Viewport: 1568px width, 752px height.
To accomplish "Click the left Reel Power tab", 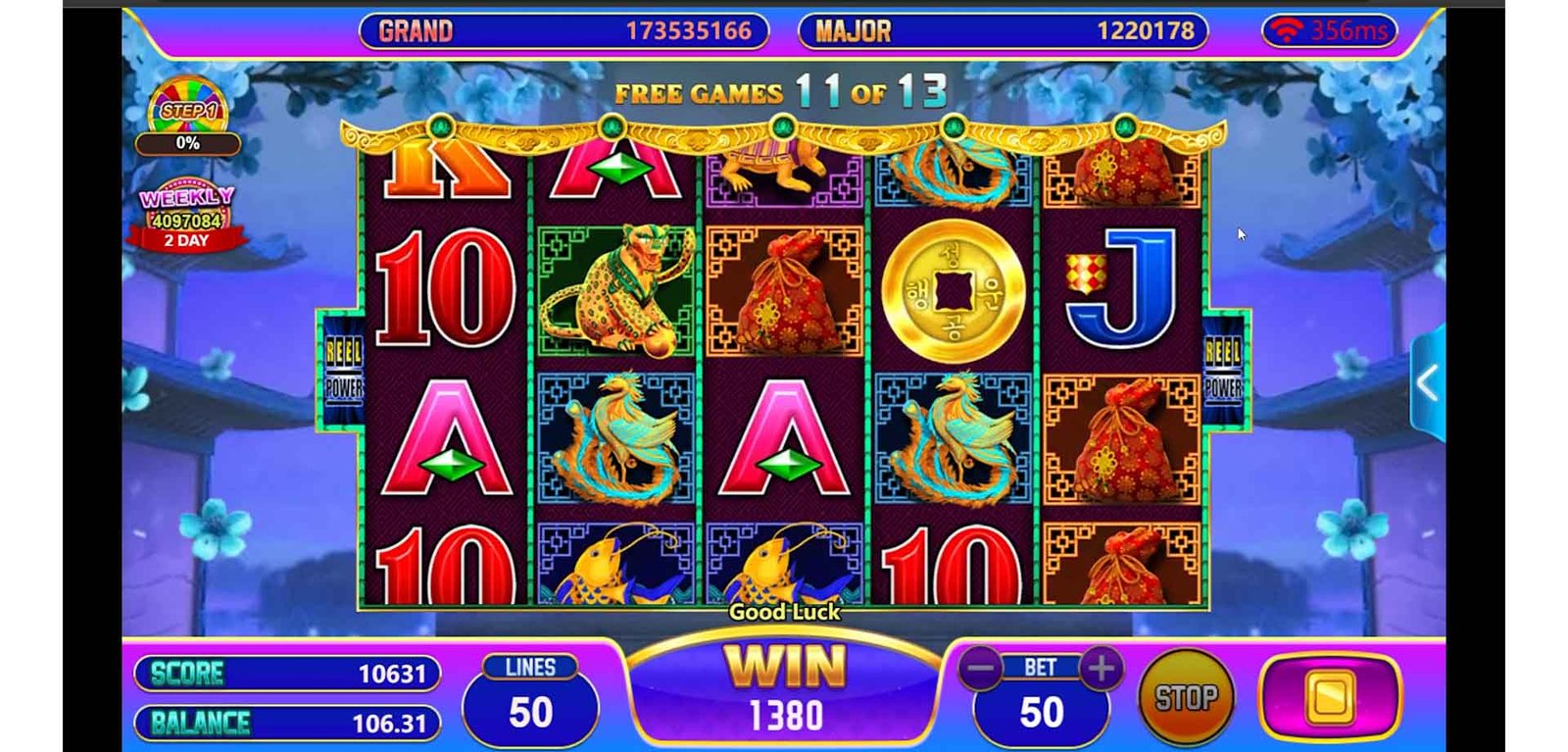I will click(x=343, y=370).
